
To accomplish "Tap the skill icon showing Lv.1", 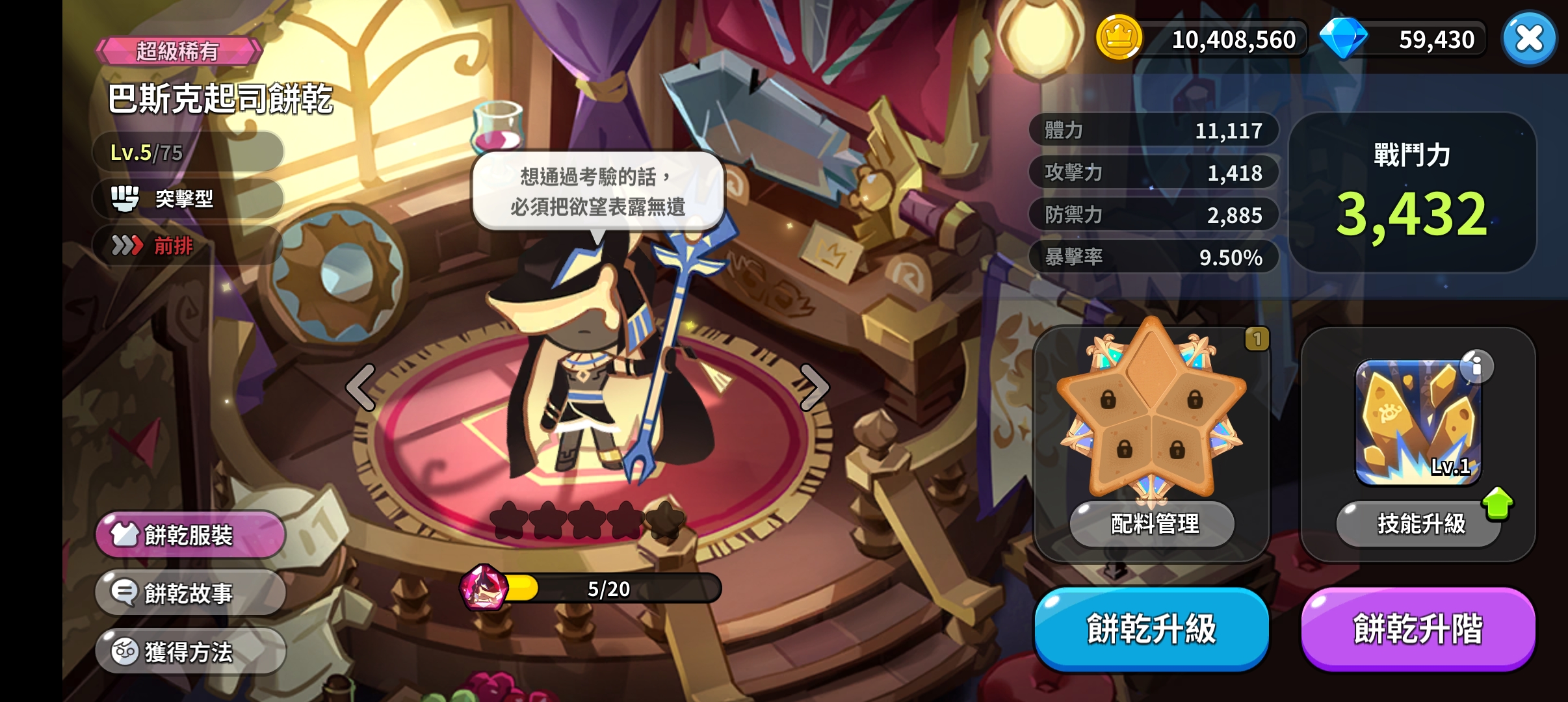I will click(1417, 422).
